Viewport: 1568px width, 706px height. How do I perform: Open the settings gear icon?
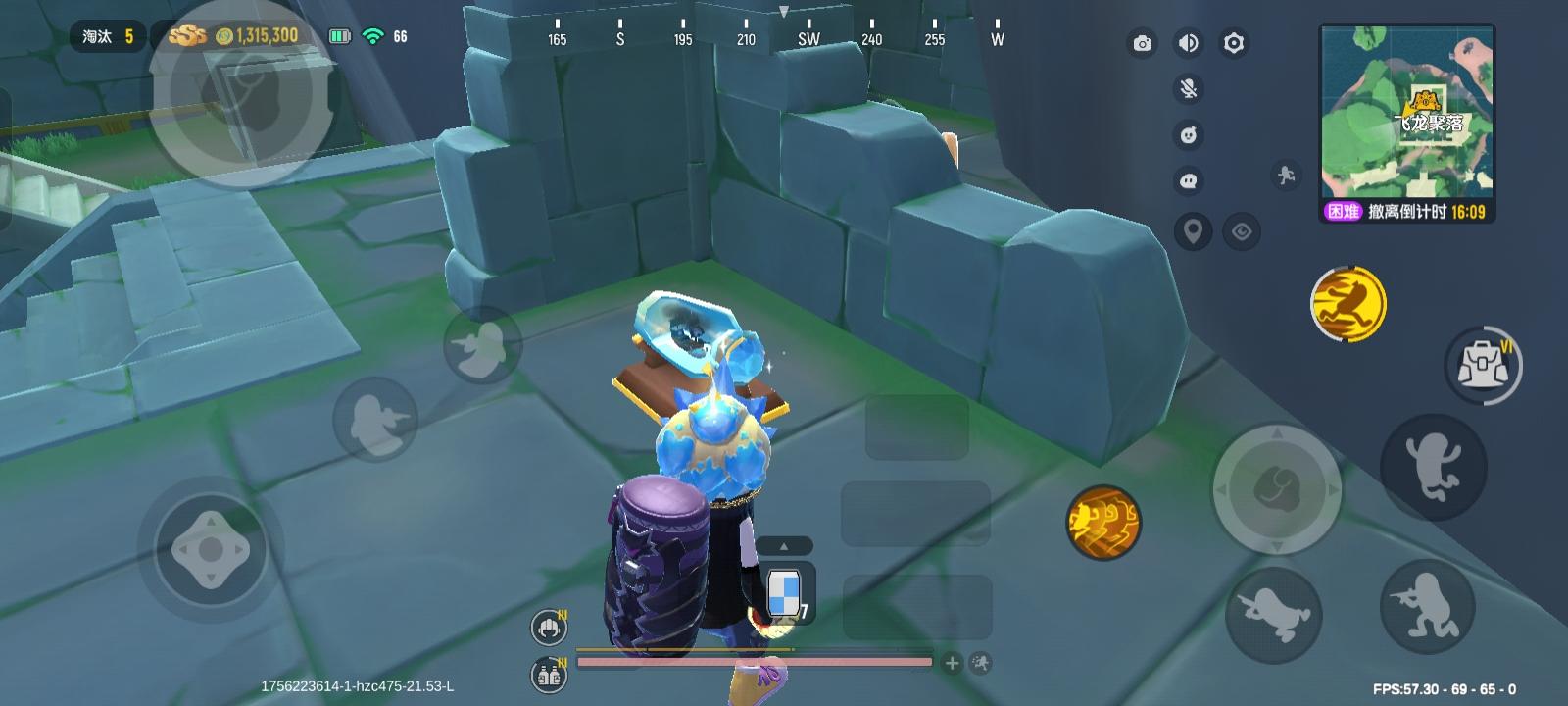point(1232,44)
